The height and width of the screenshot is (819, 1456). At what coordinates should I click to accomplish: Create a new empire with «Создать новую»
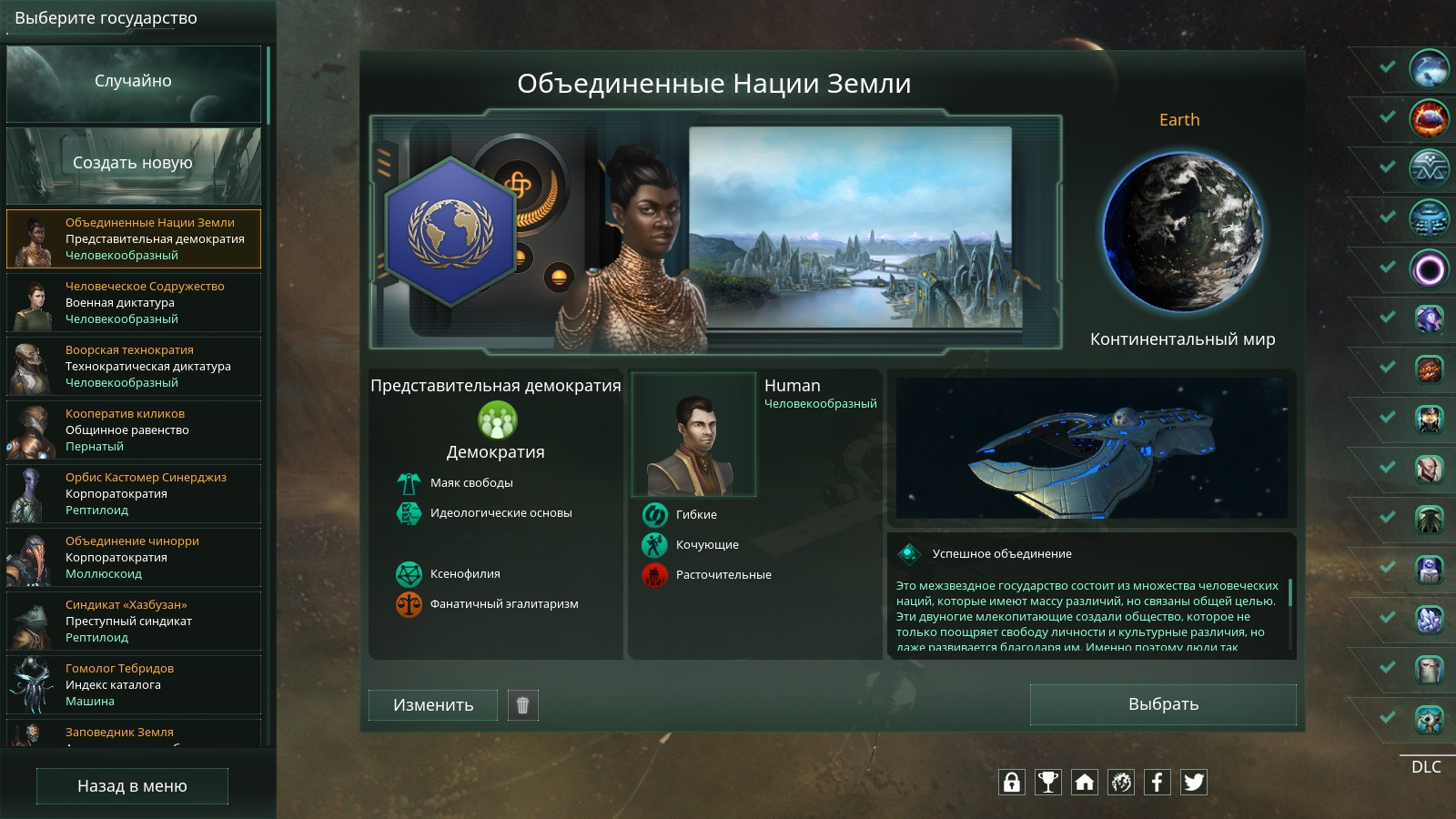[133, 165]
